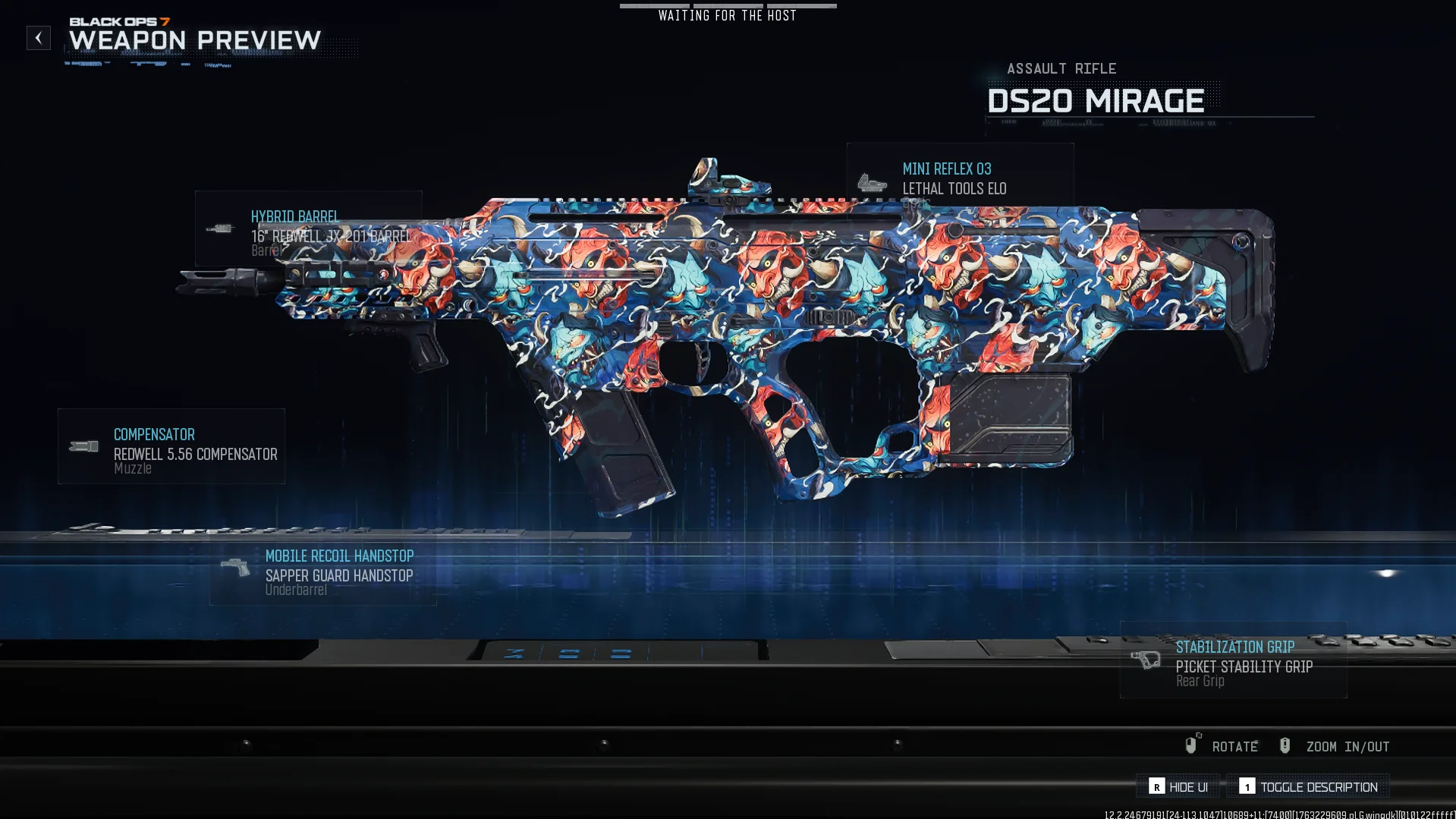Image resolution: width=1456 pixels, height=819 pixels.
Task: Click the Sapper Guard Handstop underbarrel icon
Action: click(x=236, y=566)
